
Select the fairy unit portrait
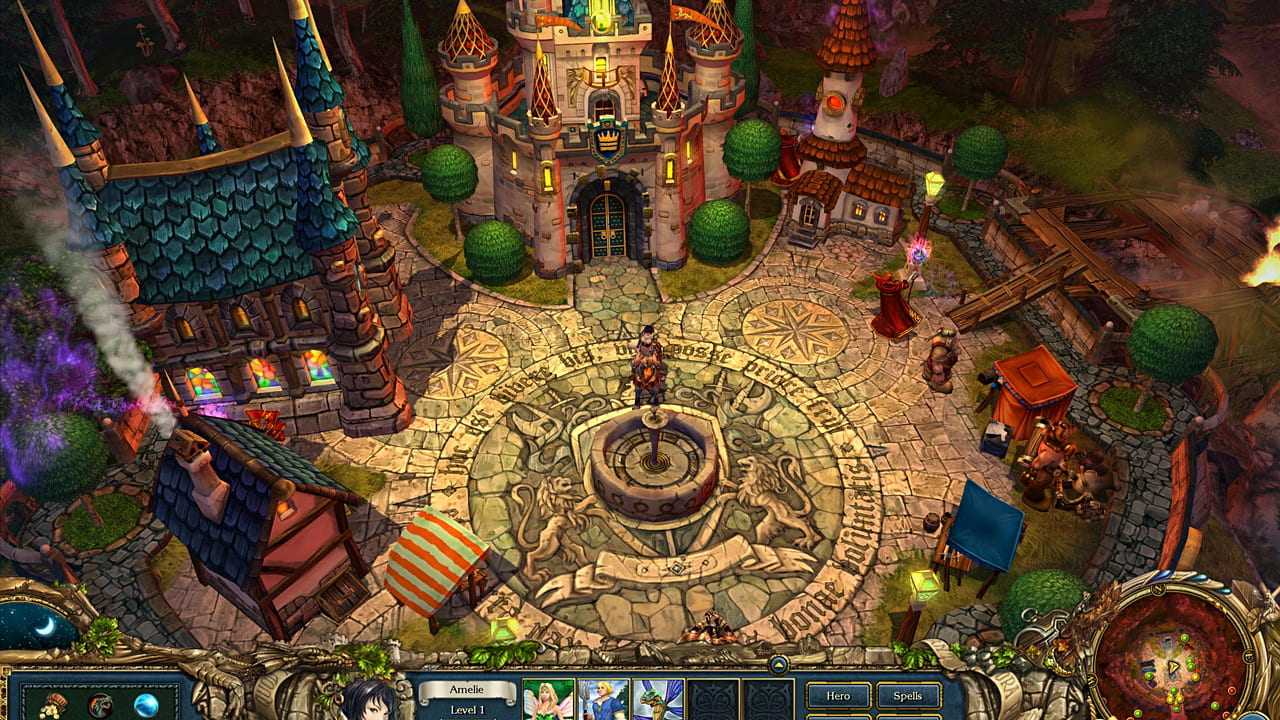[549, 700]
